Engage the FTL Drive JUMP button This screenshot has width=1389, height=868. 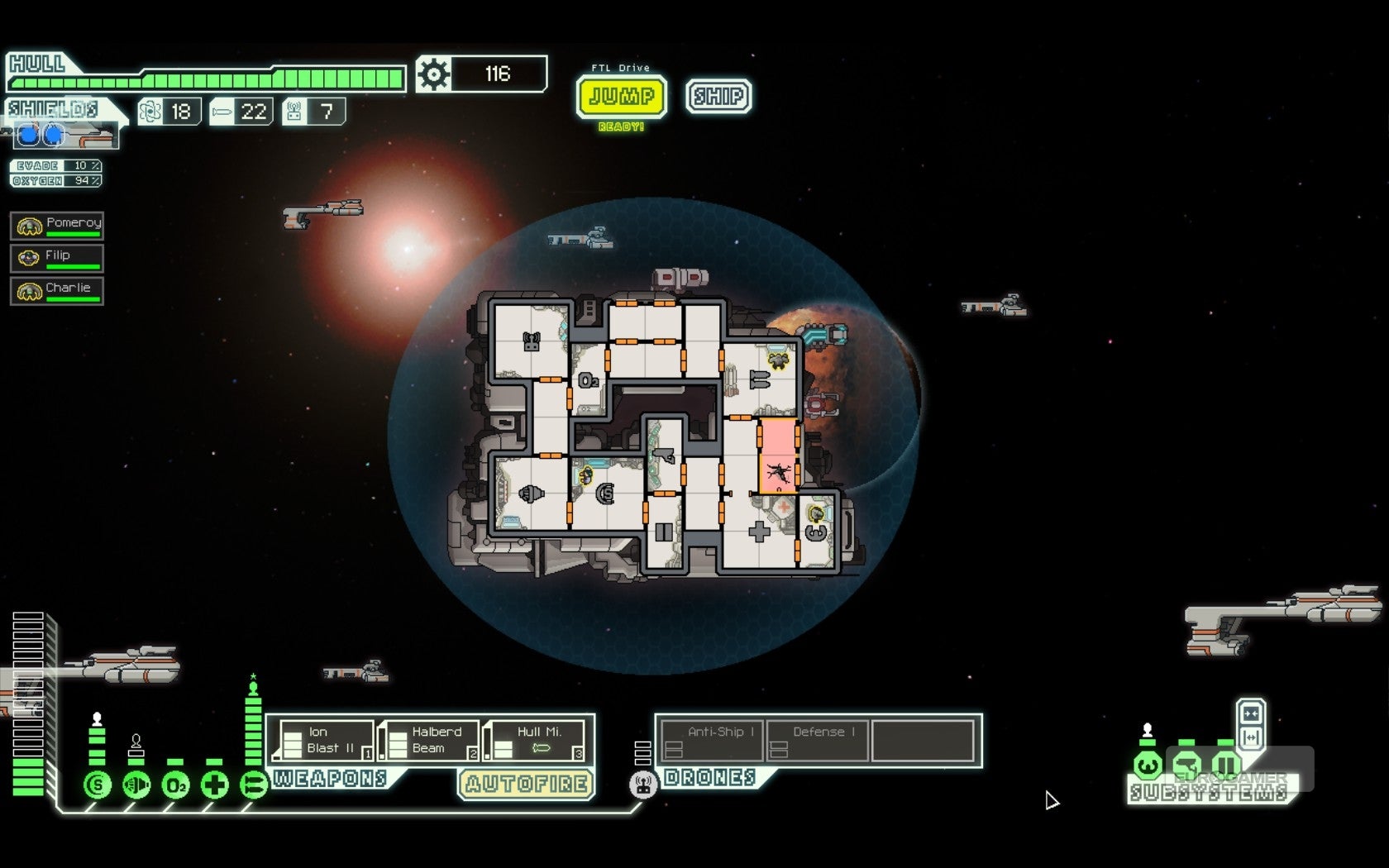point(621,97)
